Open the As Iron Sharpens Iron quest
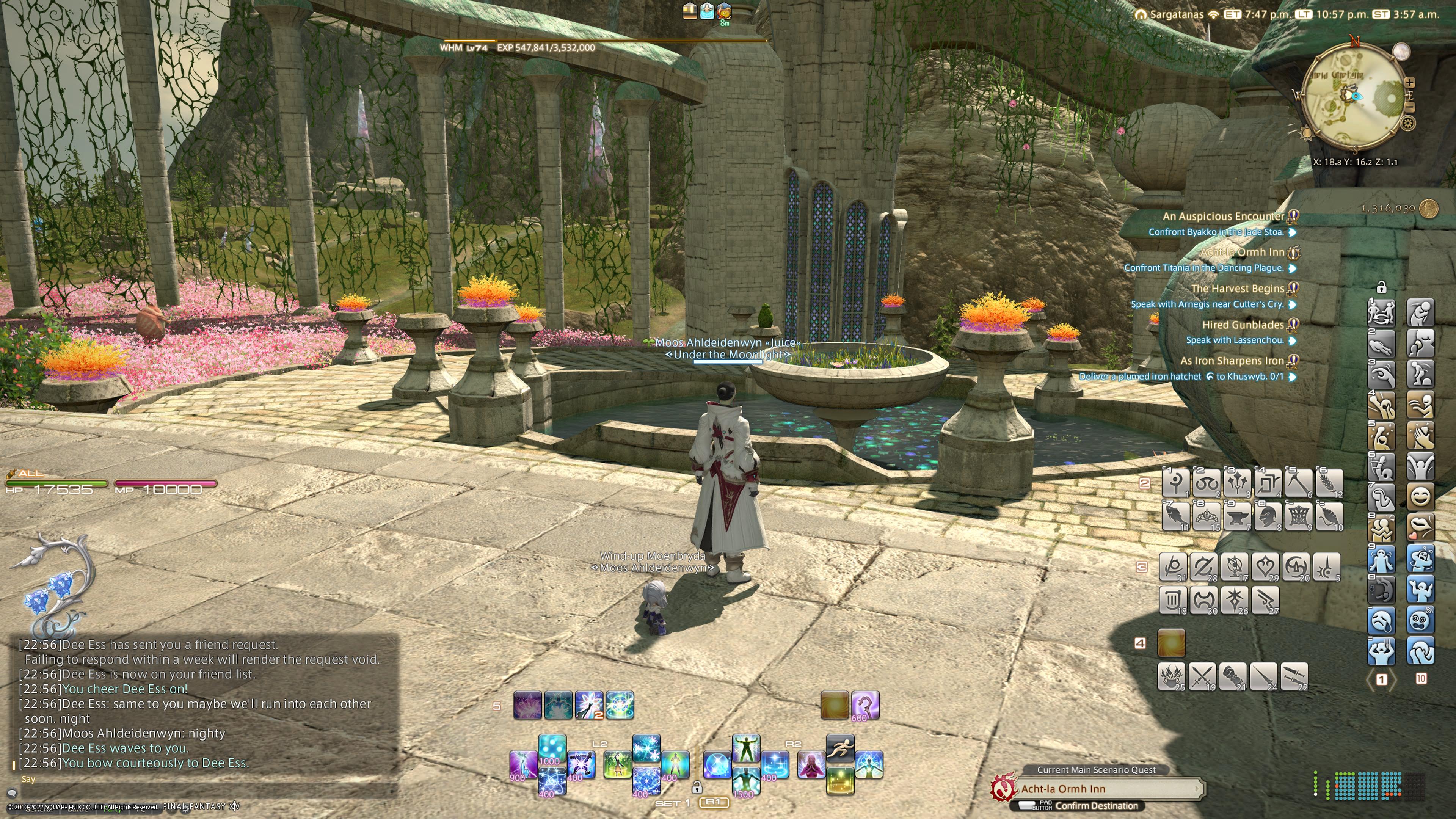 (1232, 361)
